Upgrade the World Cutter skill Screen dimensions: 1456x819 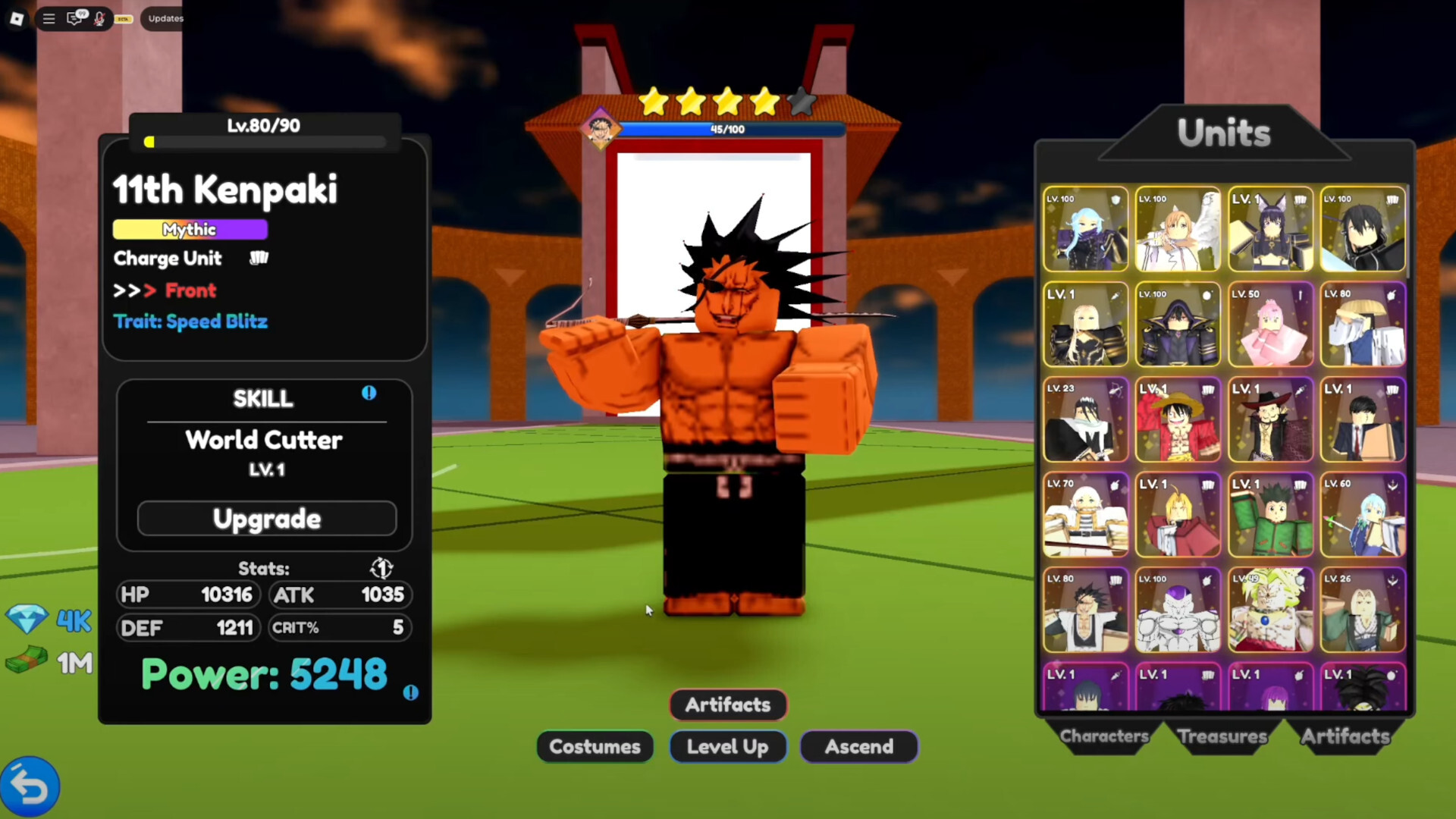(266, 519)
